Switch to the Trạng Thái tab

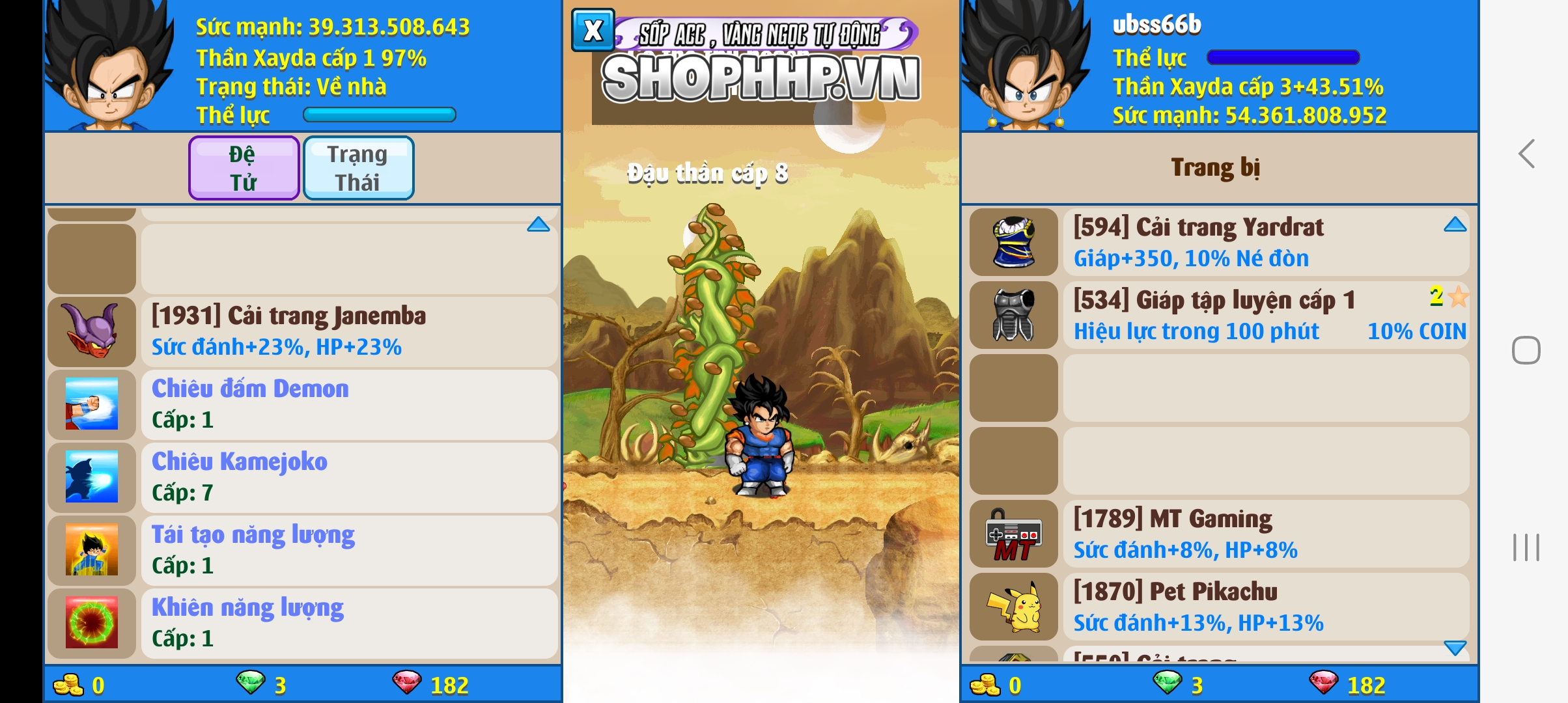pyautogui.click(x=358, y=167)
